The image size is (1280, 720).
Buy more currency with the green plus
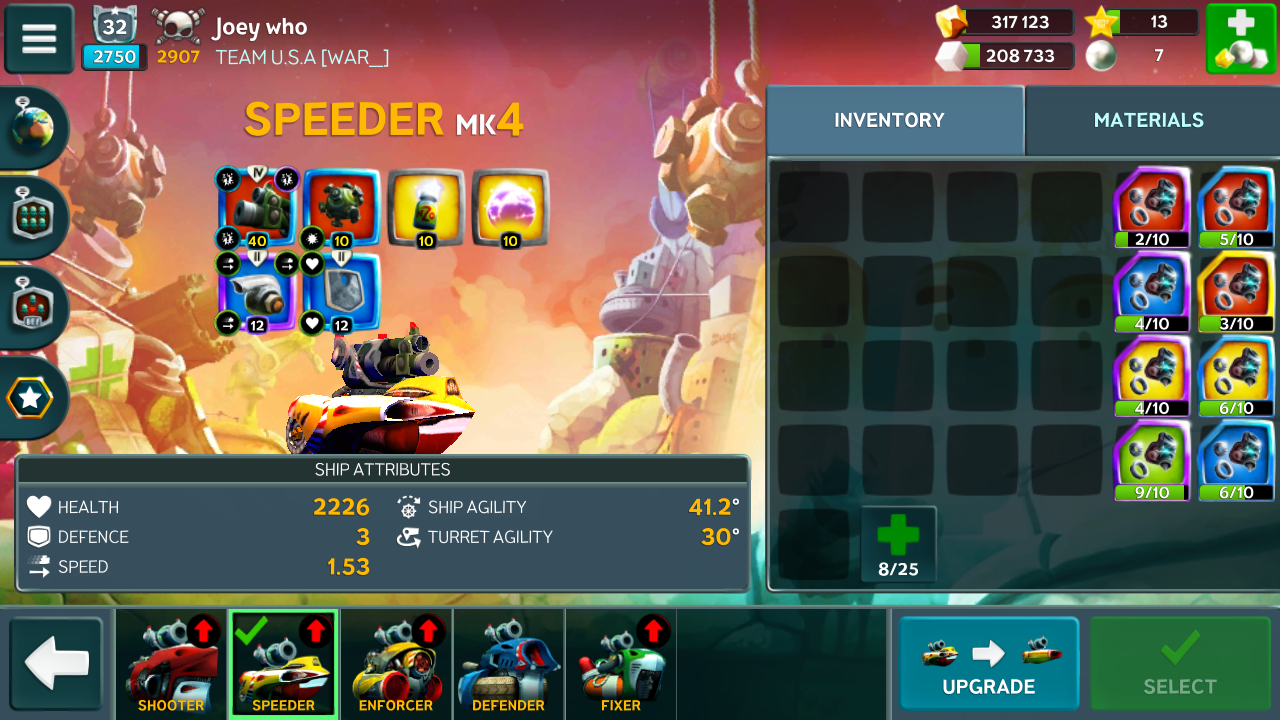click(x=1240, y=39)
